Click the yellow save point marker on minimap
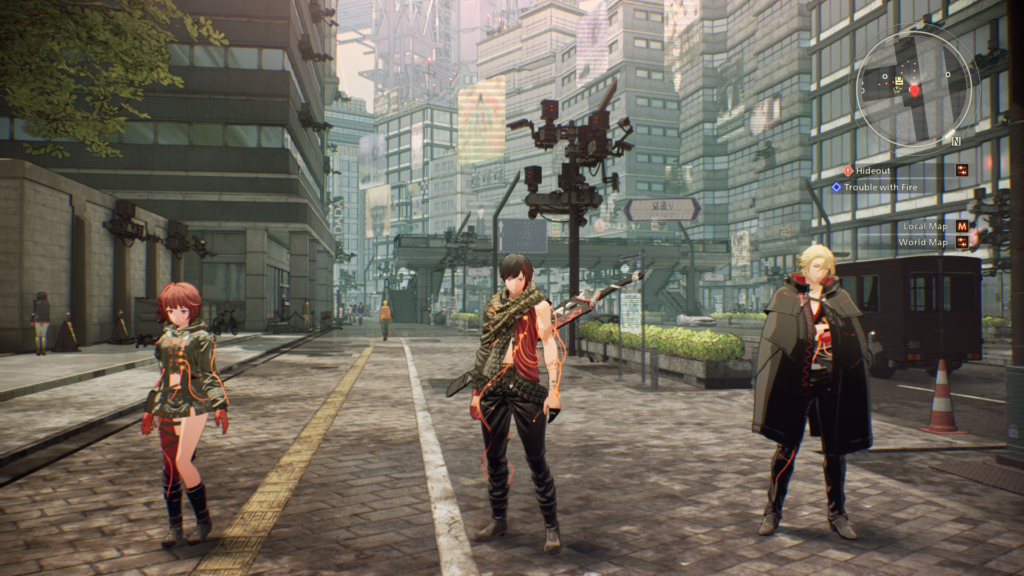 (899, 82)
